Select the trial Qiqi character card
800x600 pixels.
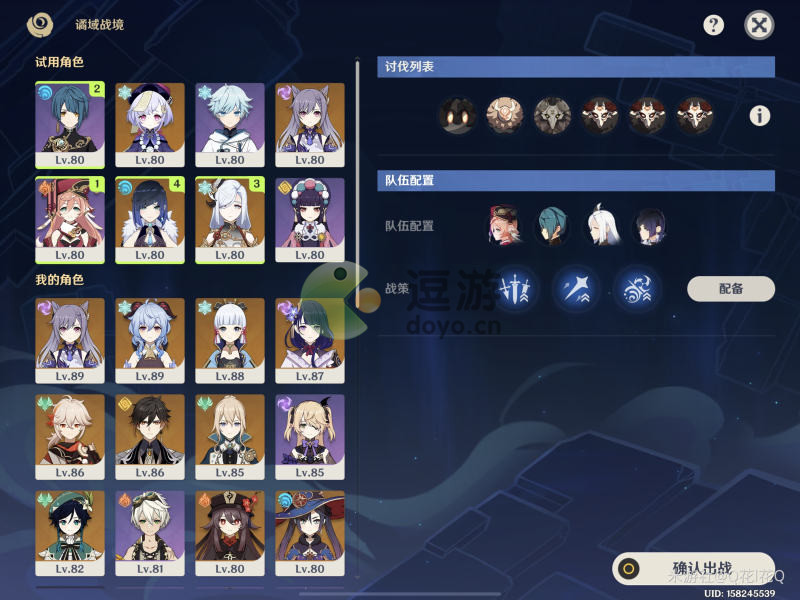pos(150,125)
